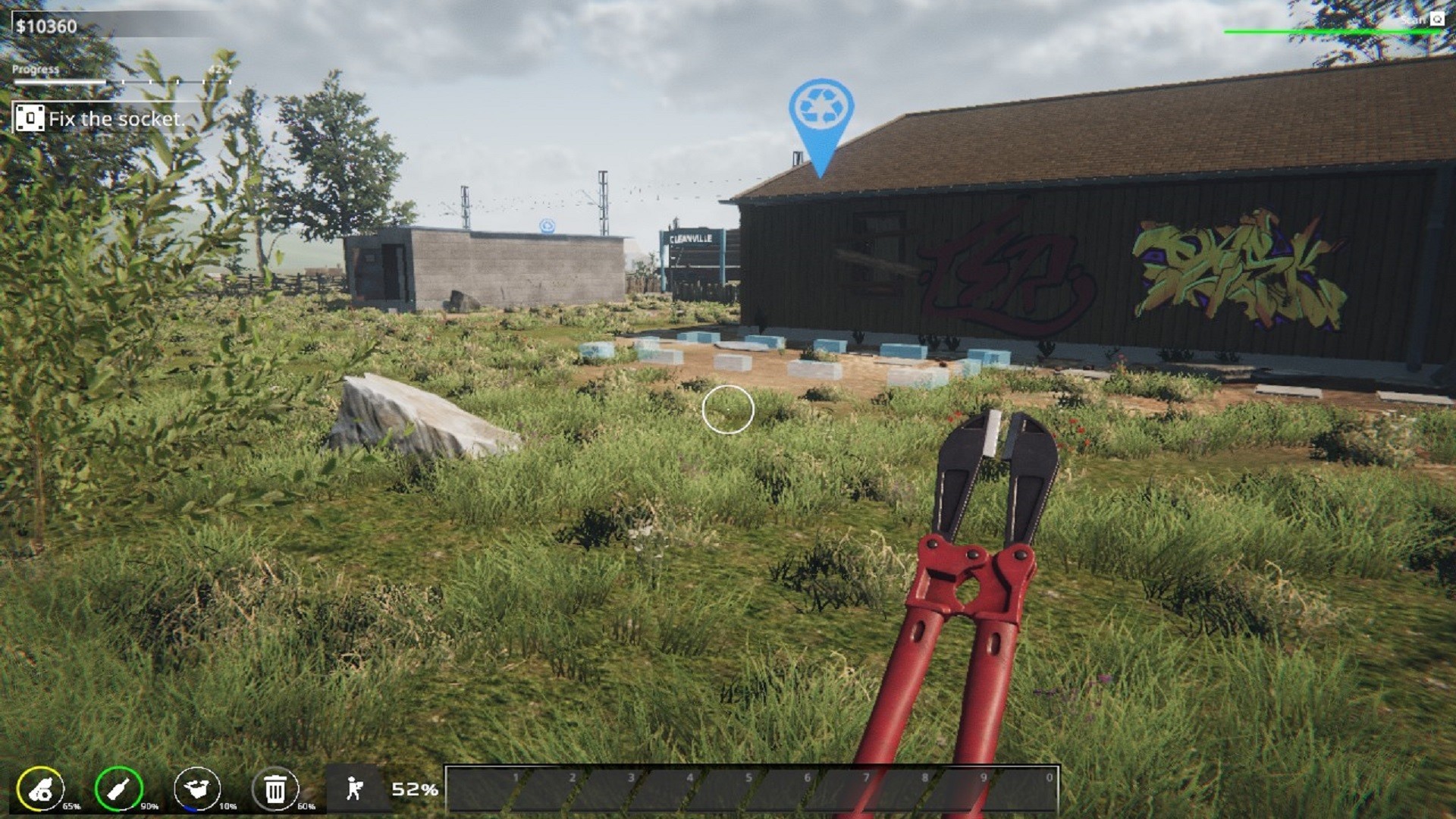Click the Scan magnifier icon
Viewport: 1456px width, 819px height.
point(1439,20)
